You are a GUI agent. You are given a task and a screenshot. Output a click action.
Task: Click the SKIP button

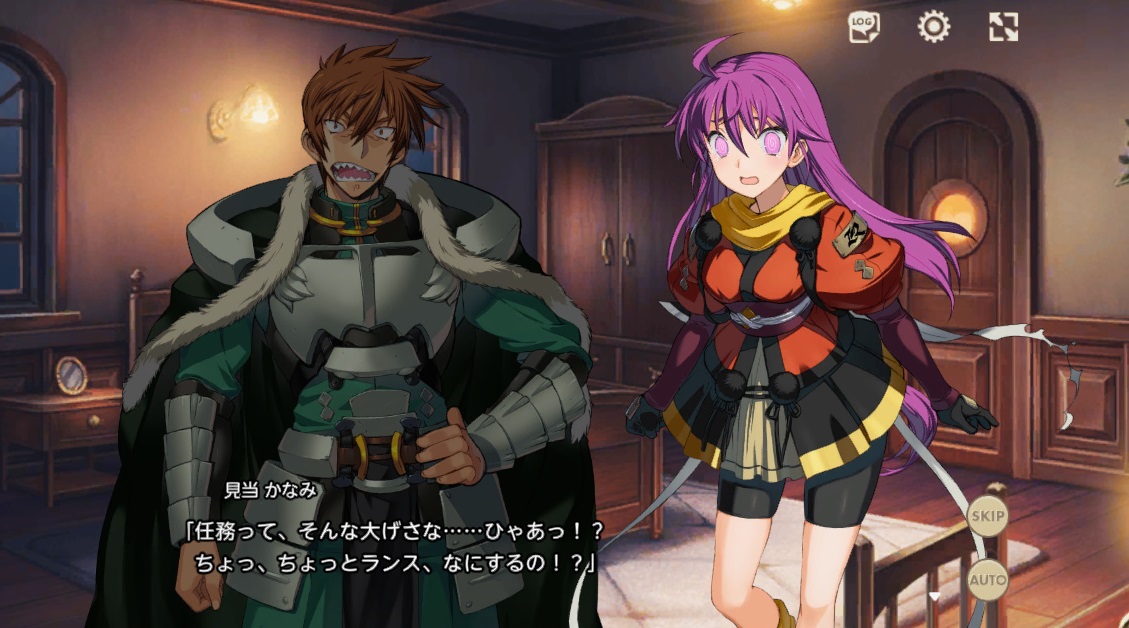(x=988, y=516)
